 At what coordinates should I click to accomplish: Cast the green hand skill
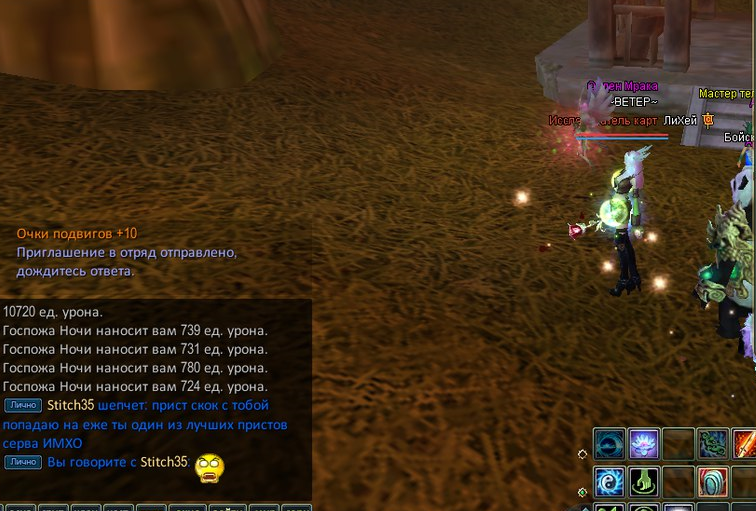tap(645, 482)
